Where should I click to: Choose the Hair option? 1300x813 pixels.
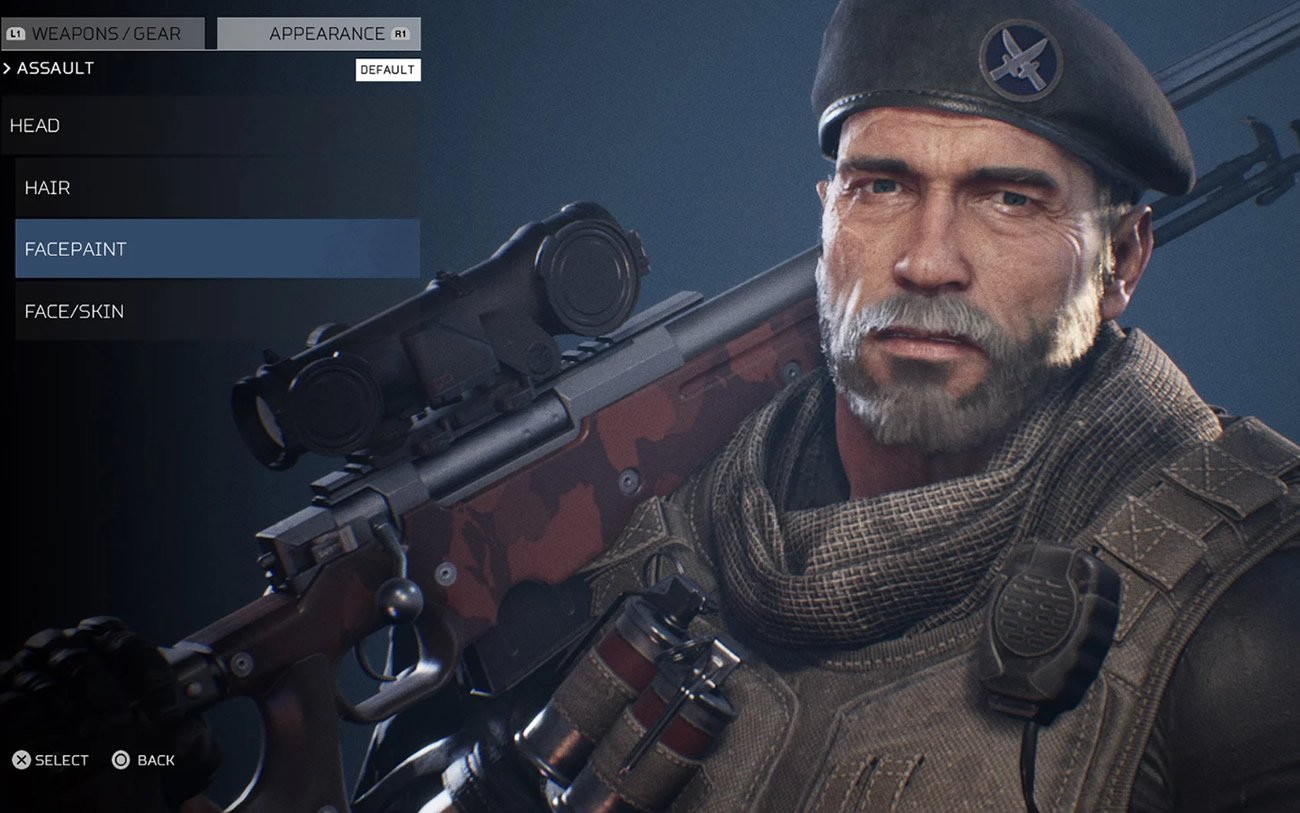217,188
